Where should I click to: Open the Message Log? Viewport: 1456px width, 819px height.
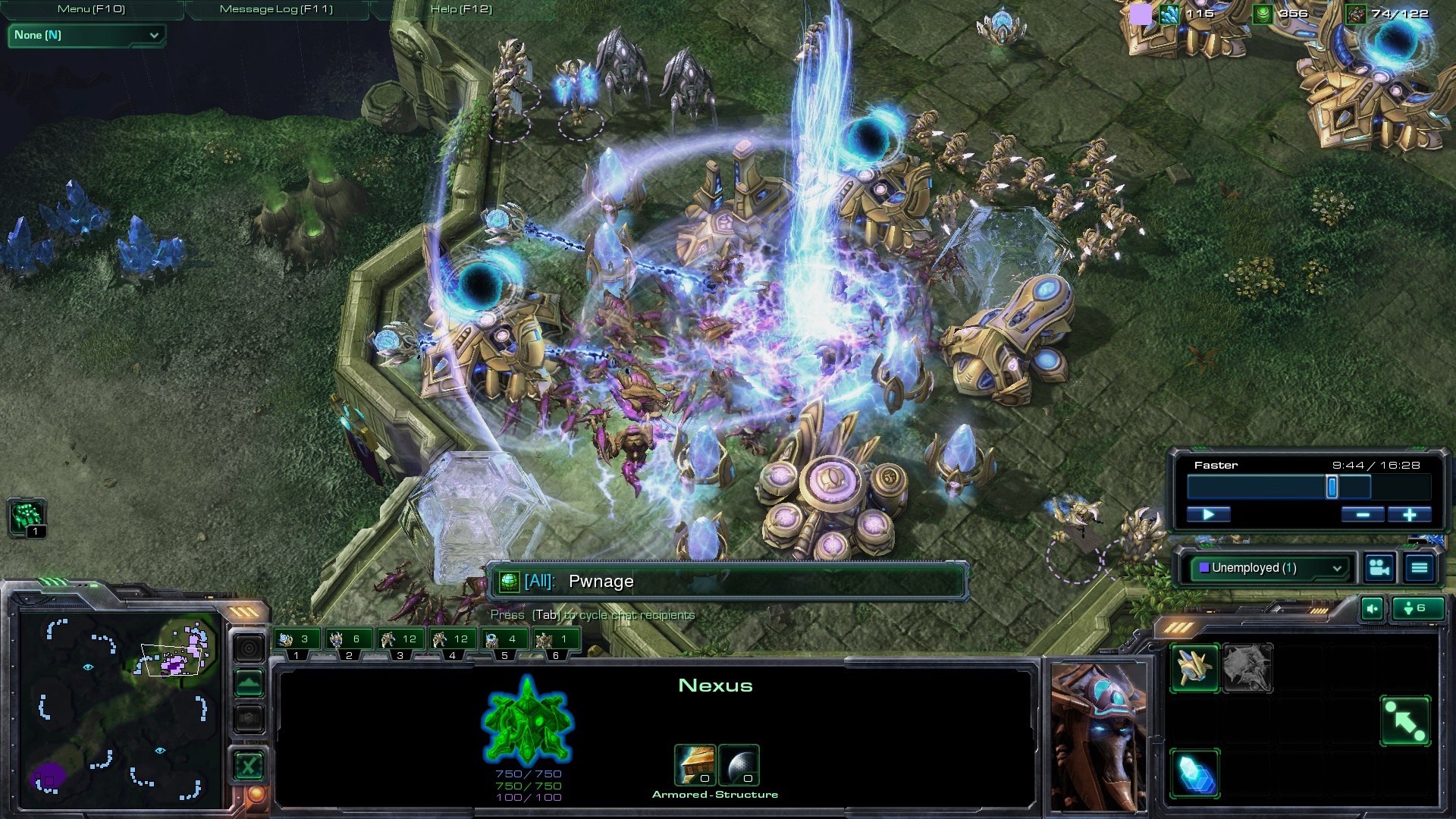click(x=276, y=9)
